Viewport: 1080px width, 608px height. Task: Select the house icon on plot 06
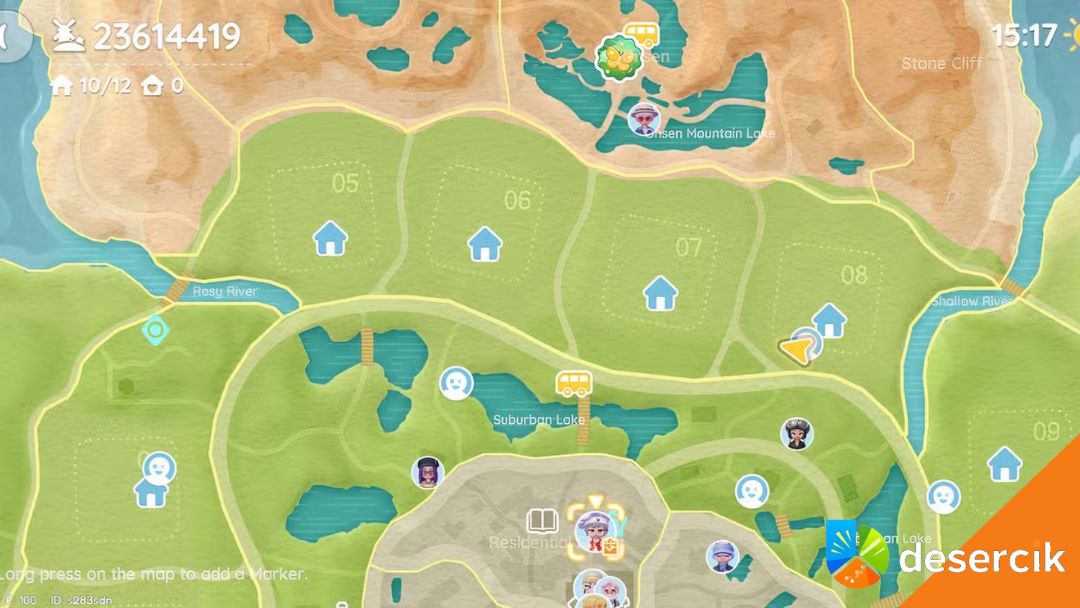click(x=485, y=243)
